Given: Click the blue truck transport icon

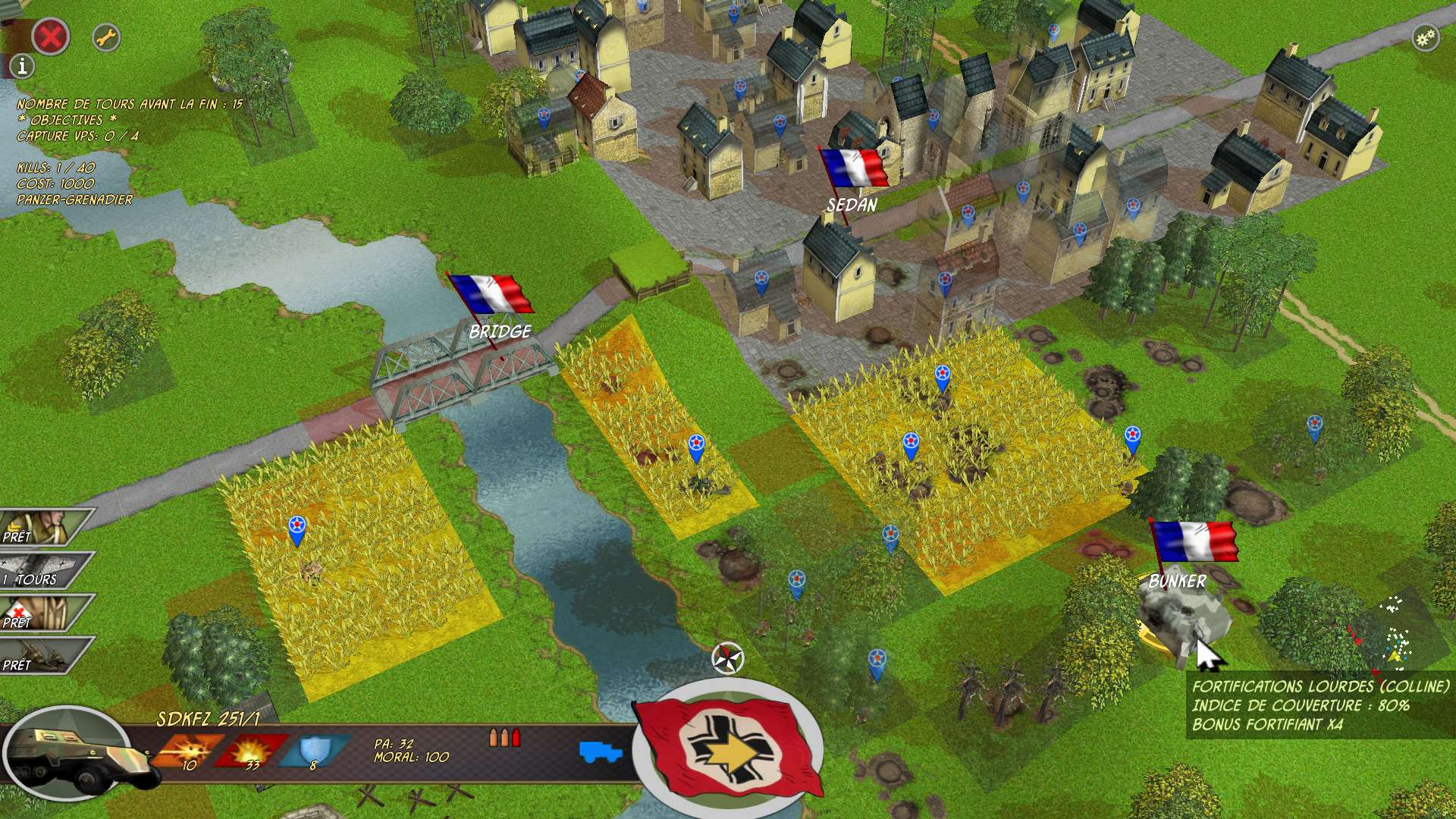Looking at the screenshot, I should click(601, 752).
